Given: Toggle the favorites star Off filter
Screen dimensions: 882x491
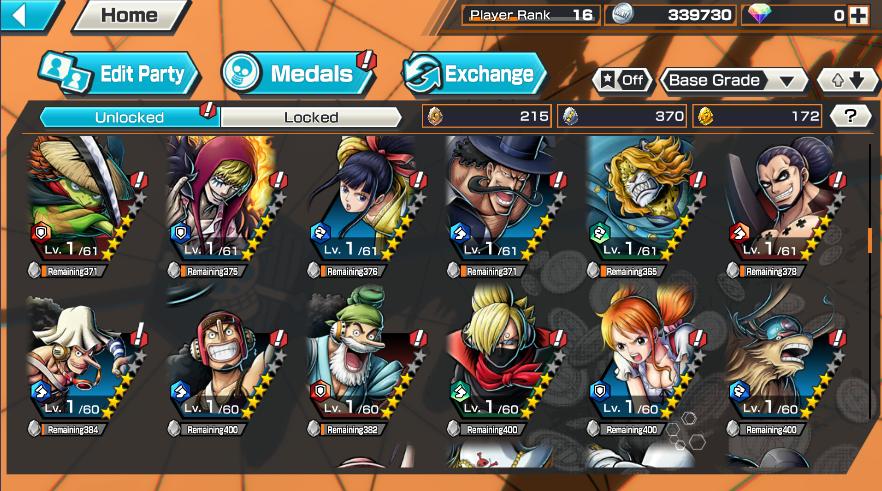Looking at the screenshot, I should coord(621,81).
